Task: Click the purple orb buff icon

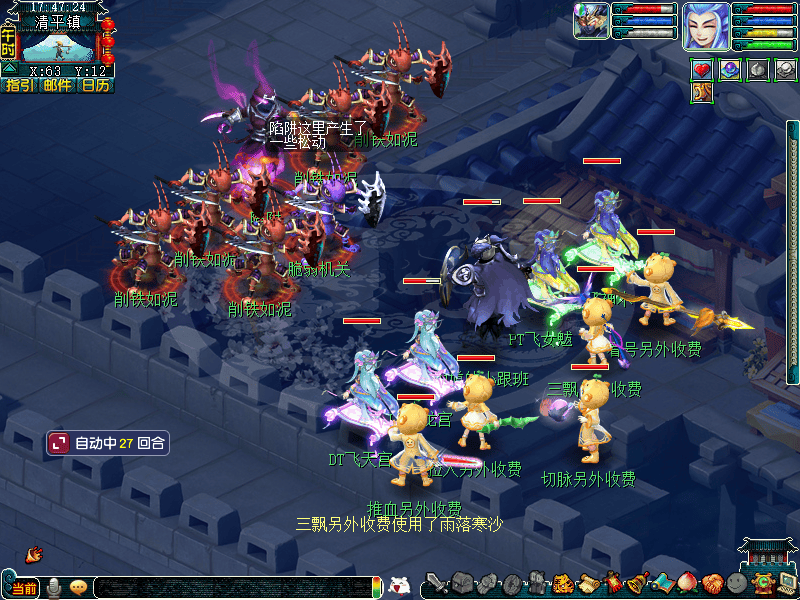Action: (730, 70)
